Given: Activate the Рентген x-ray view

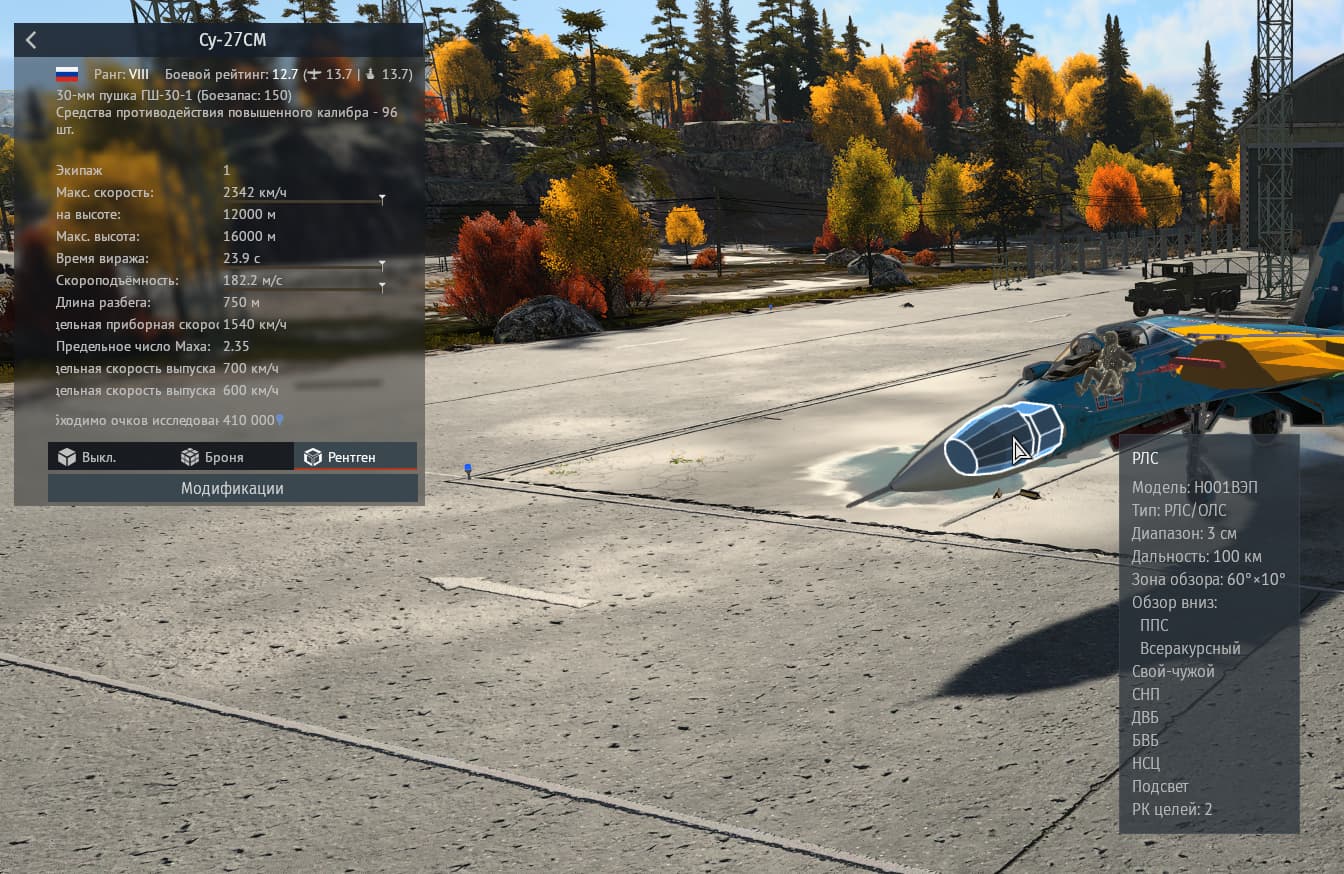Looking at the screenshot, I should pos(341,457).
